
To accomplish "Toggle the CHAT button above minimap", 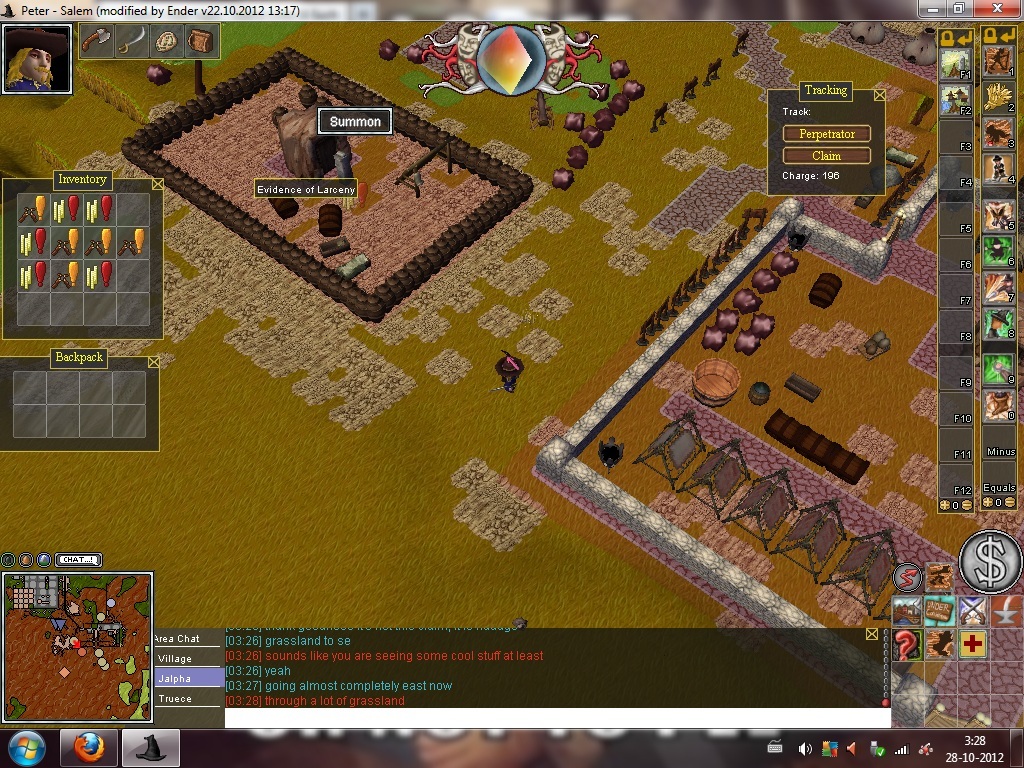I will 78,560.
